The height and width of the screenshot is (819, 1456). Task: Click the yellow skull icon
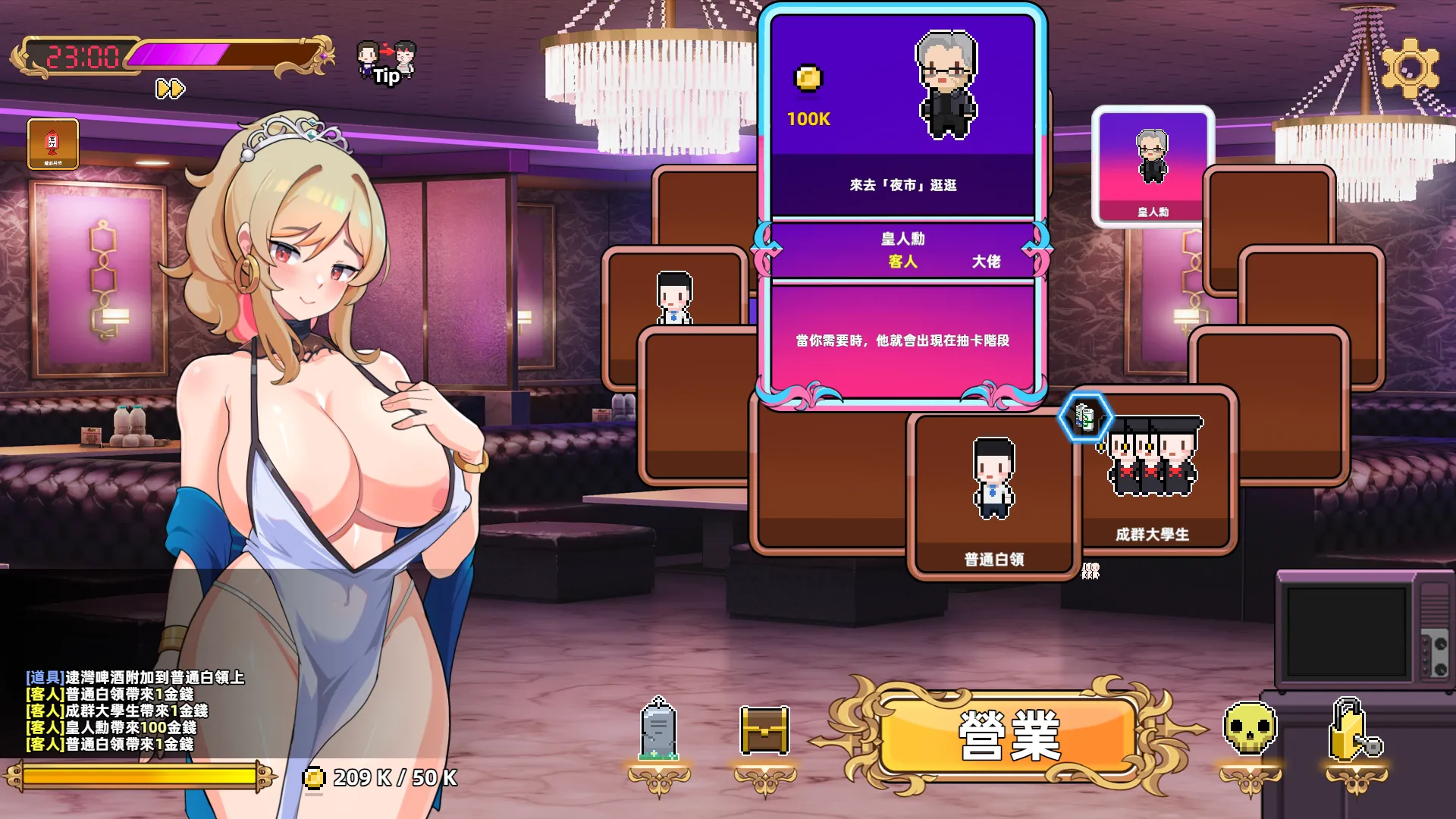pyautogui.click(x=1250, y=730)
